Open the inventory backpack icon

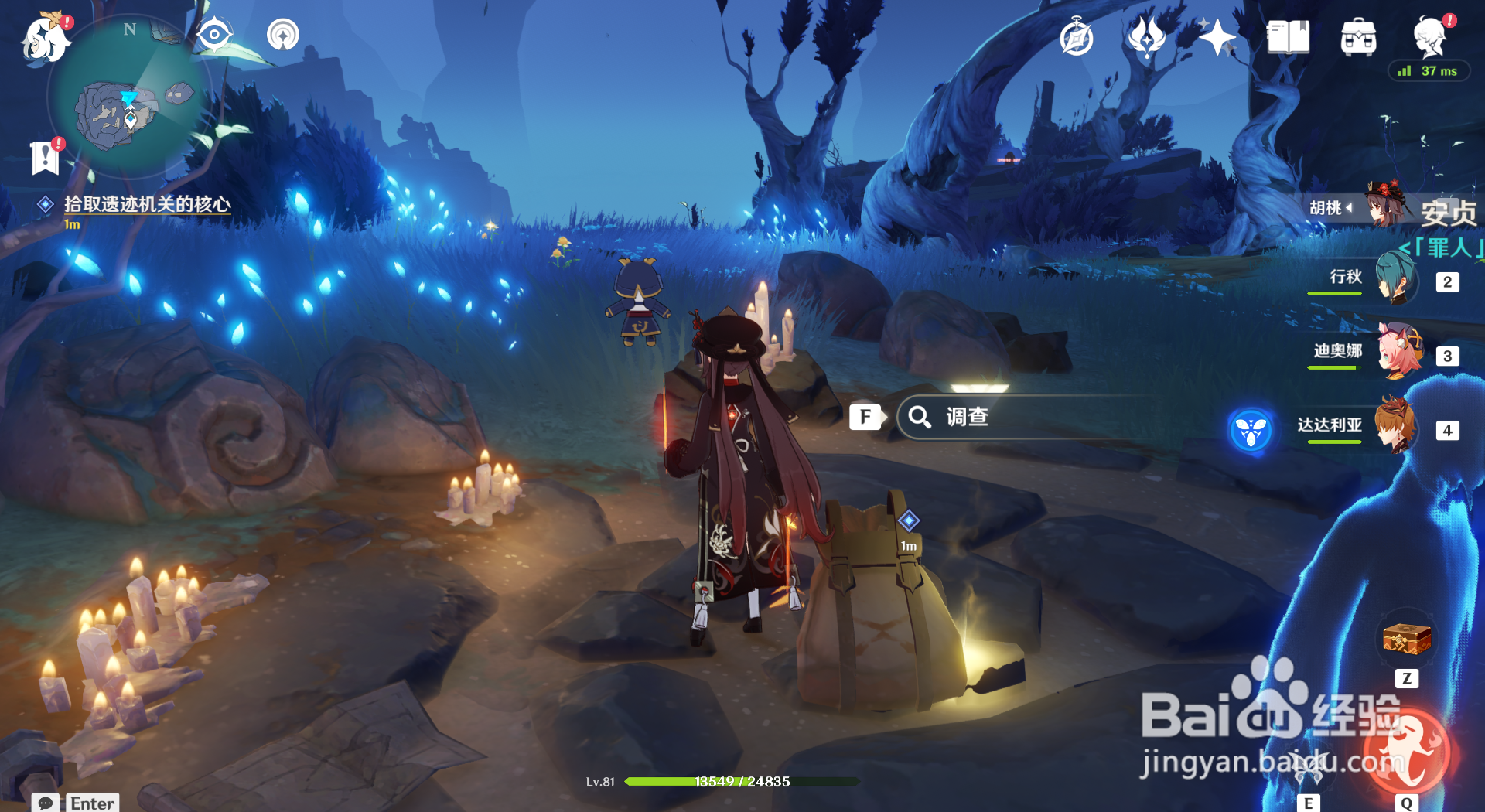coord(1358,37)
